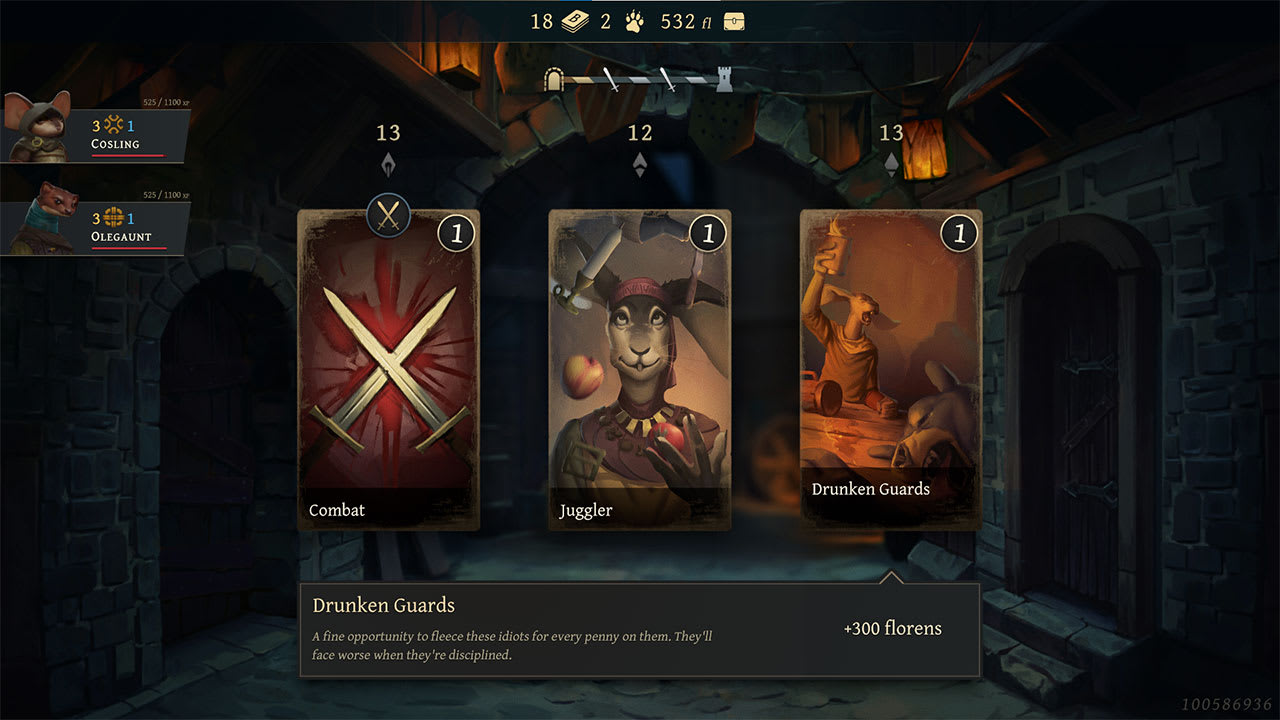Click the first sword marker on the route tracker
Viewport: 1280px width, 720px height.
(x=610, y=78)
